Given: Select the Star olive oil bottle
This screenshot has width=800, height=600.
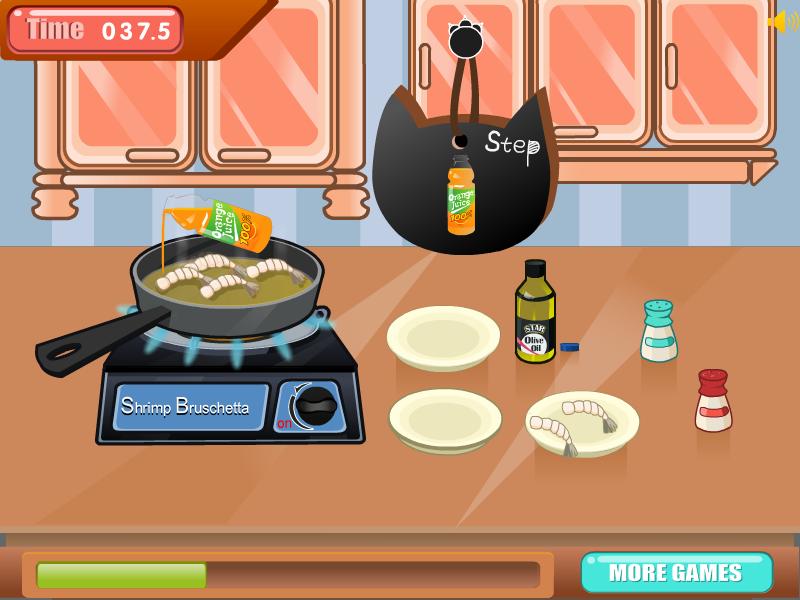Looking at the screenshot, I should 535,313.
